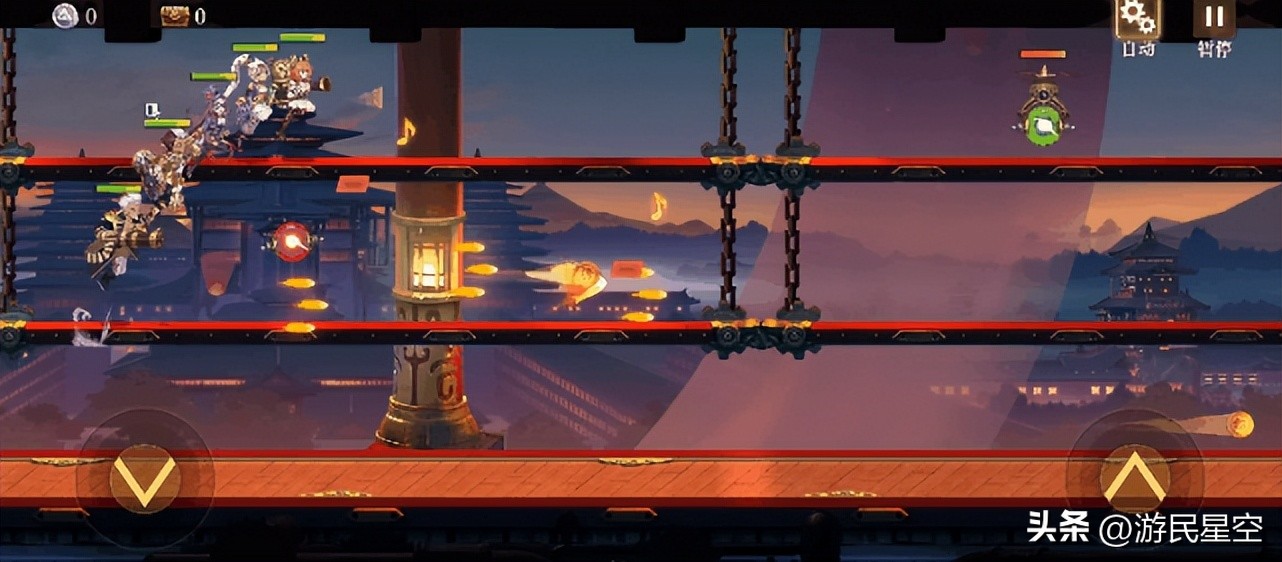Tap the down arrow lane button
Viewport: 1282px width, 562px height.
(x=144, y=479)
